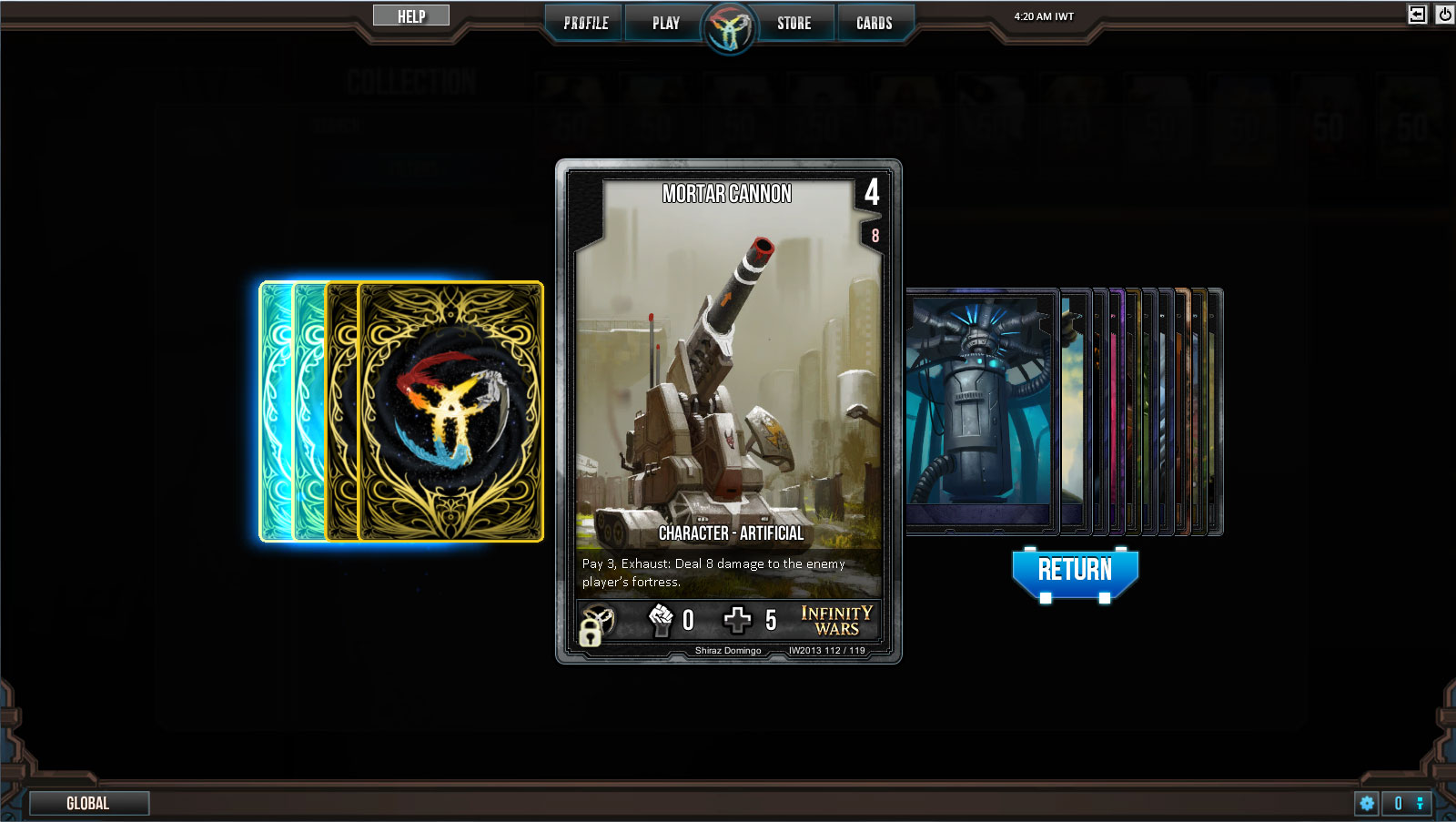Click the HELP button
Viewport: 1456px width, 822px height.
coord(410,15)
